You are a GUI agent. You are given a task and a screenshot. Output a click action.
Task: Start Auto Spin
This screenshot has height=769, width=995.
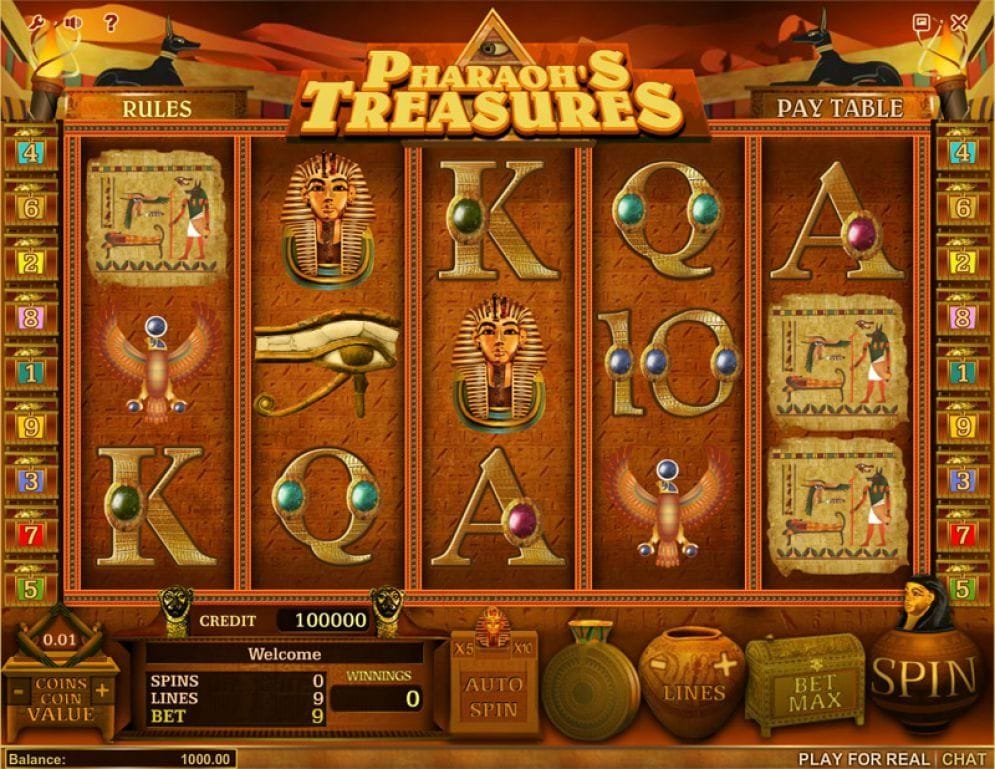493,697
